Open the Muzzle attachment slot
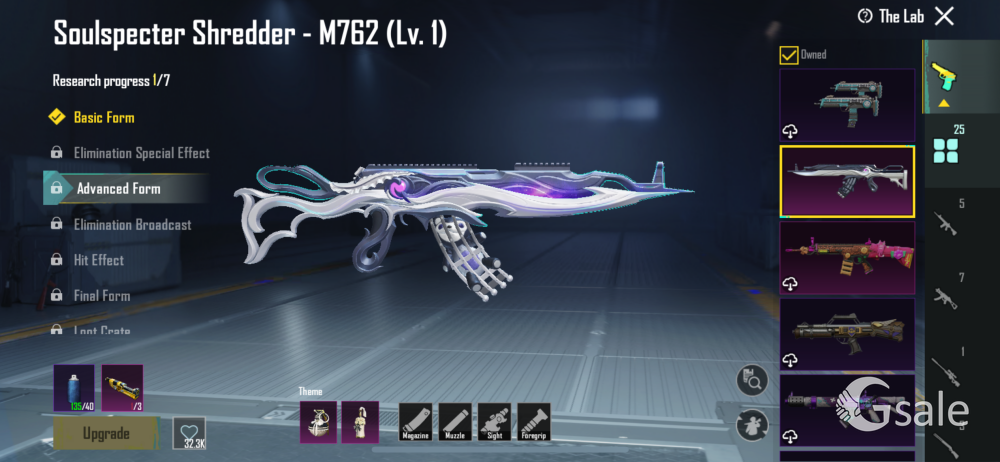The width and height of the screenshot is (1000, 462). (x=454, y=421)
